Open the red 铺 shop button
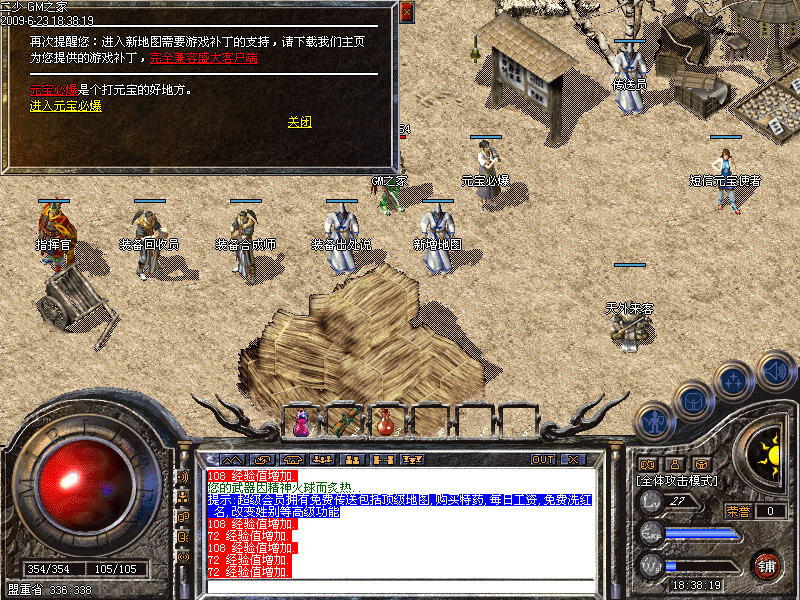The image size is (800, 600). tap(767, 565)
